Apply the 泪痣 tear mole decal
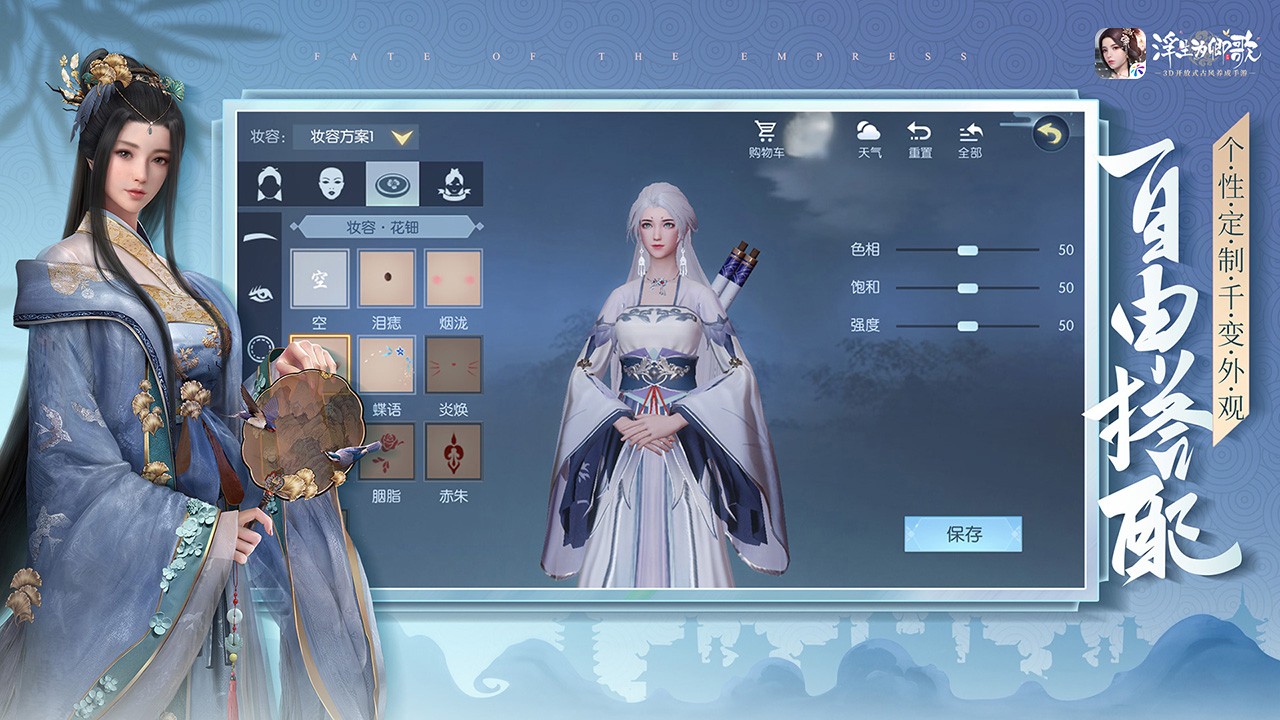1280x720 pixels. (x=387, y=278)
